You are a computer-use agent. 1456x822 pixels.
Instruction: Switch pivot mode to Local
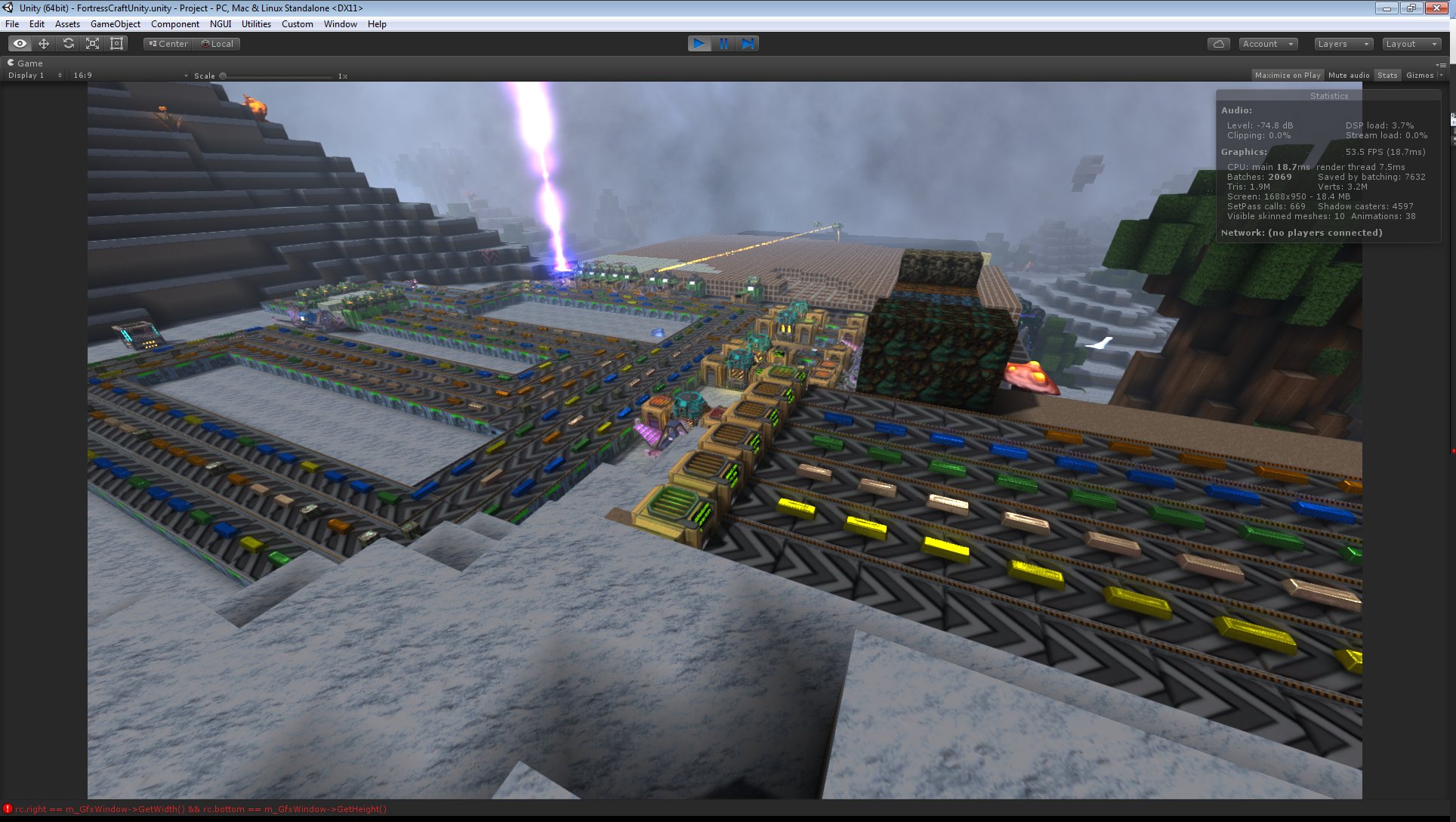tap(217, 43)
